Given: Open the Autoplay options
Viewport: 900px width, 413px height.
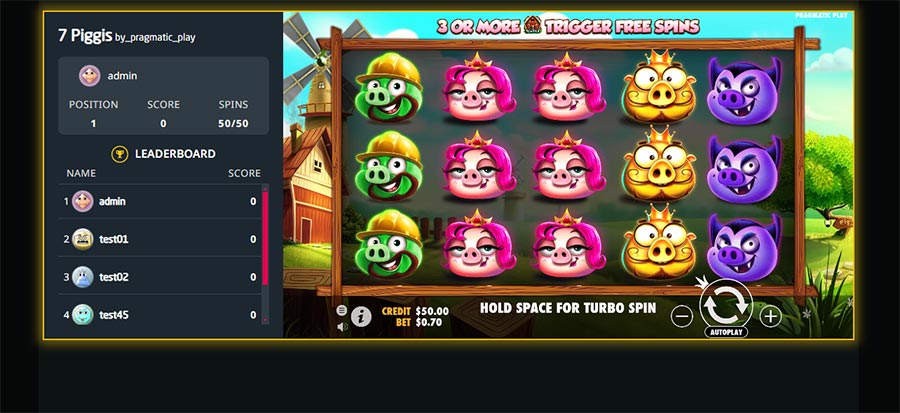Looking at the screenshot, I should tap(725, 331).
